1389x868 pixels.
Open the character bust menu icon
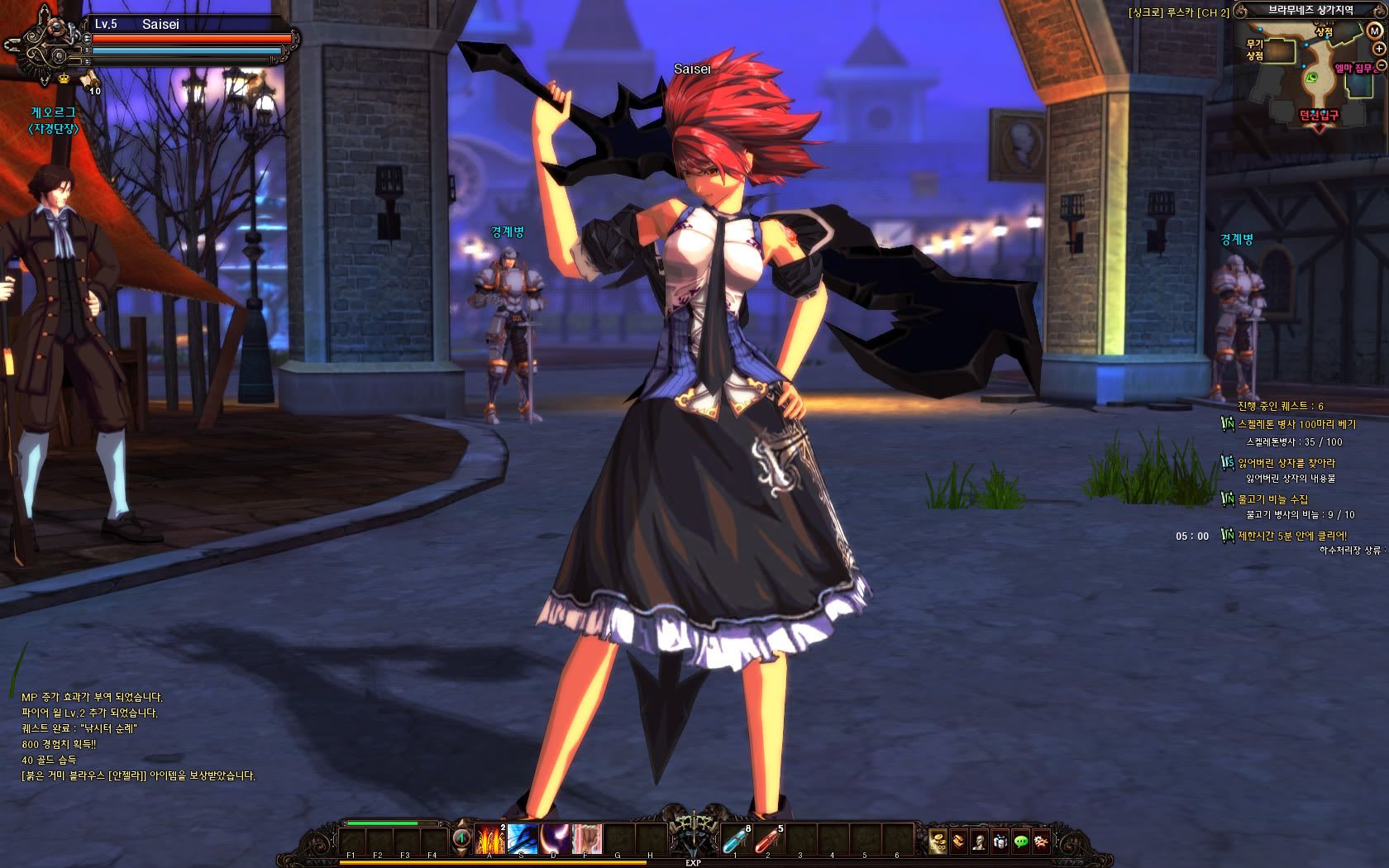979,841
